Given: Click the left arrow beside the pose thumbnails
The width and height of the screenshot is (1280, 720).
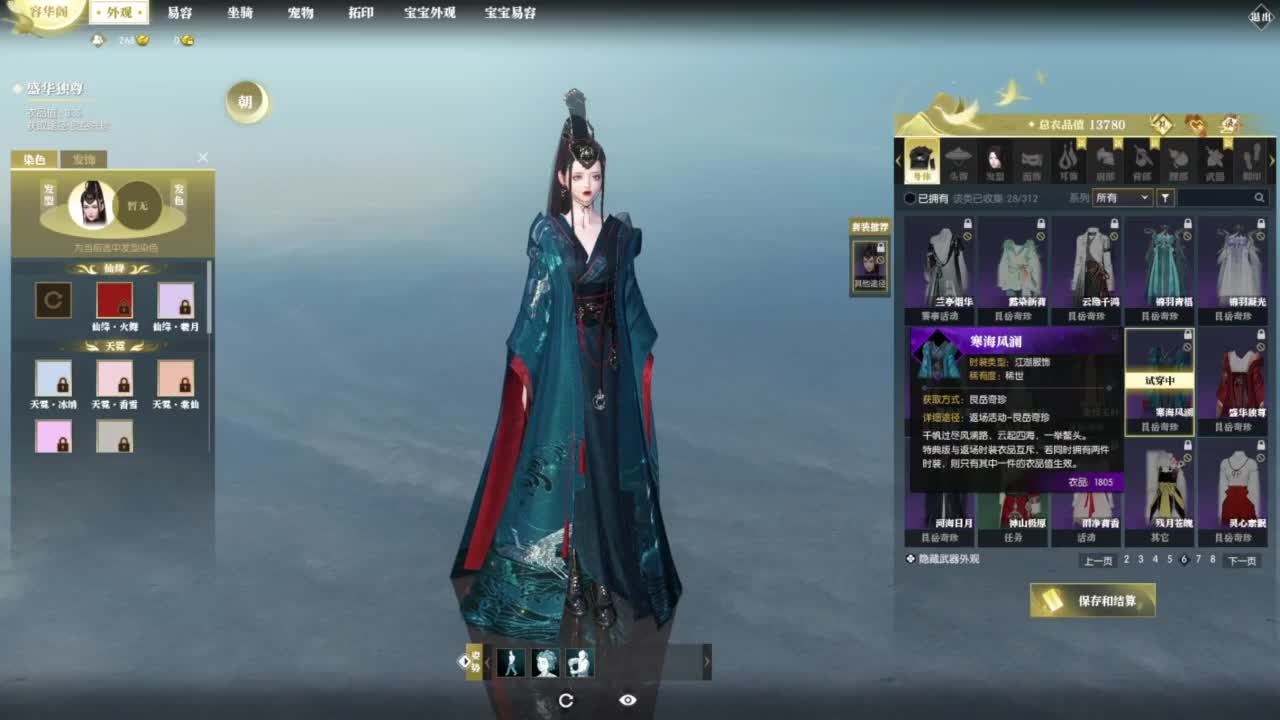Looking at the screenshot, I should click(486, 662).
